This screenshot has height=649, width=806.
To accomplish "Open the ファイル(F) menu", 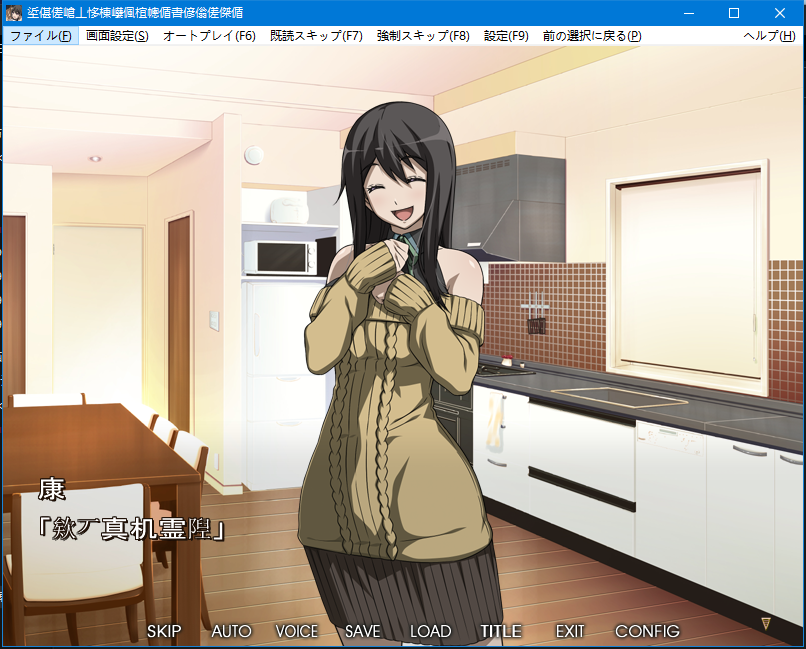I will [x=40, y=36].
